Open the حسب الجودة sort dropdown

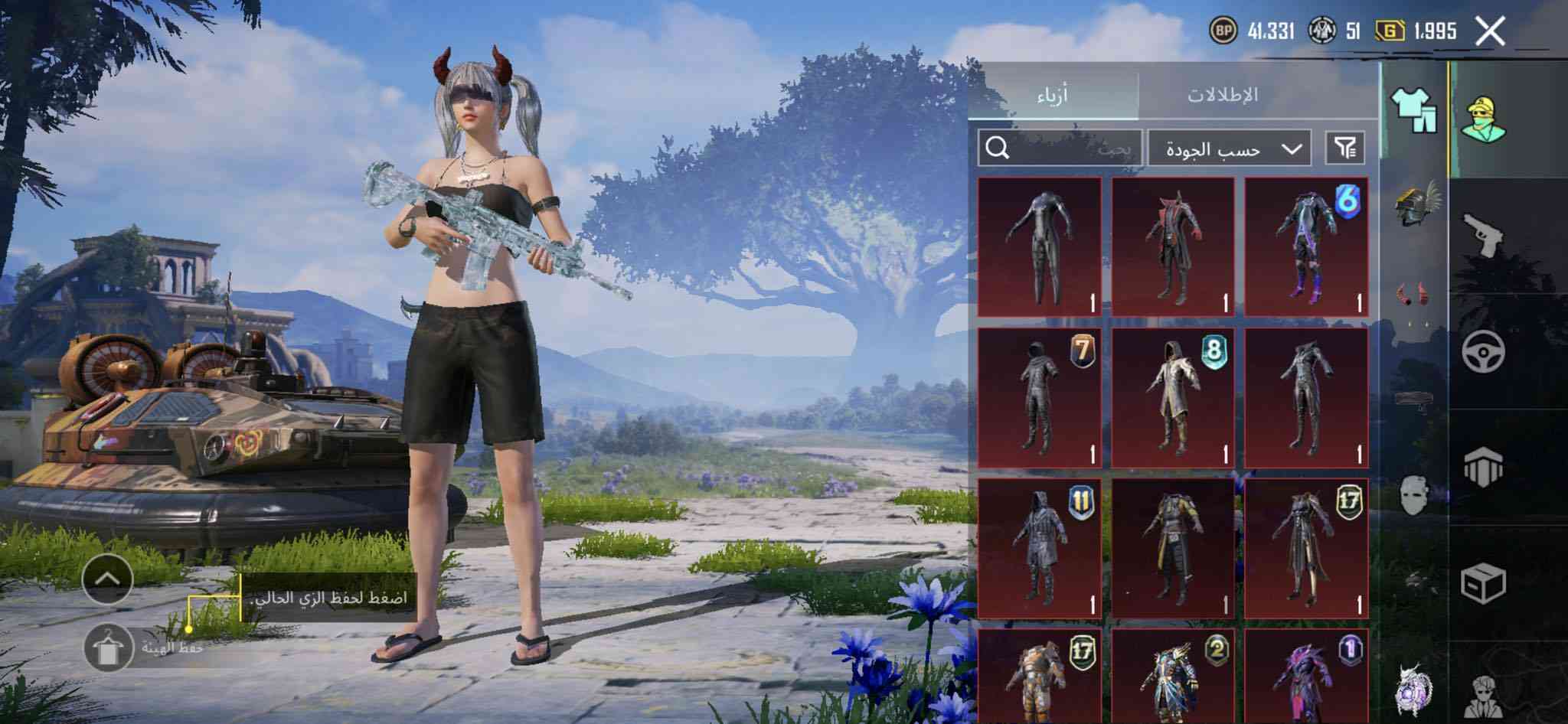(1230, 148)
